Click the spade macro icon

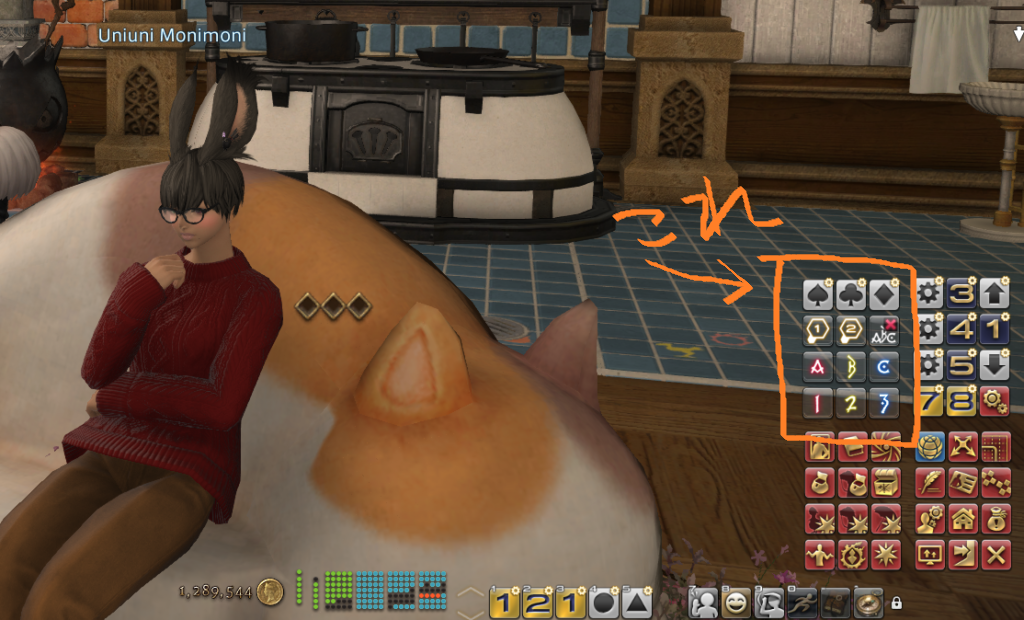click(x=818, y=295)
